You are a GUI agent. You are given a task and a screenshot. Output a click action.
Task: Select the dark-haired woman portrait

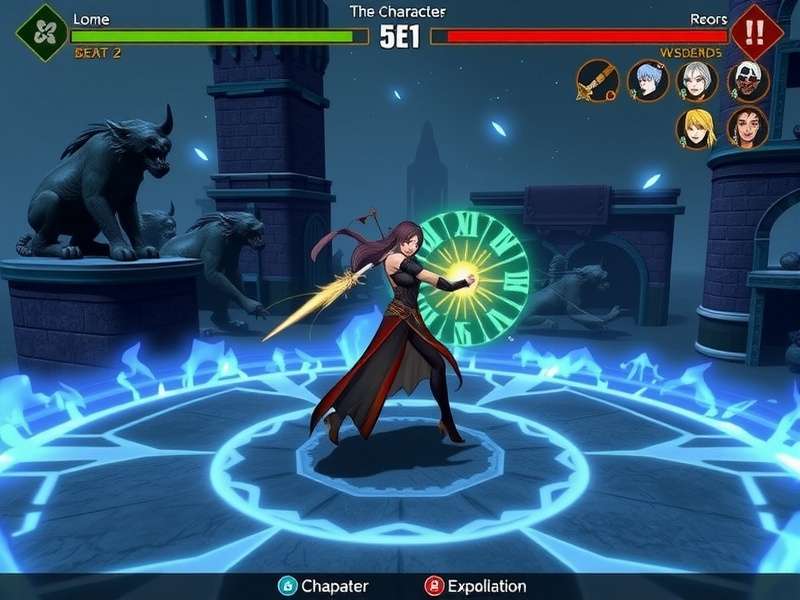(x=747, y=128)
